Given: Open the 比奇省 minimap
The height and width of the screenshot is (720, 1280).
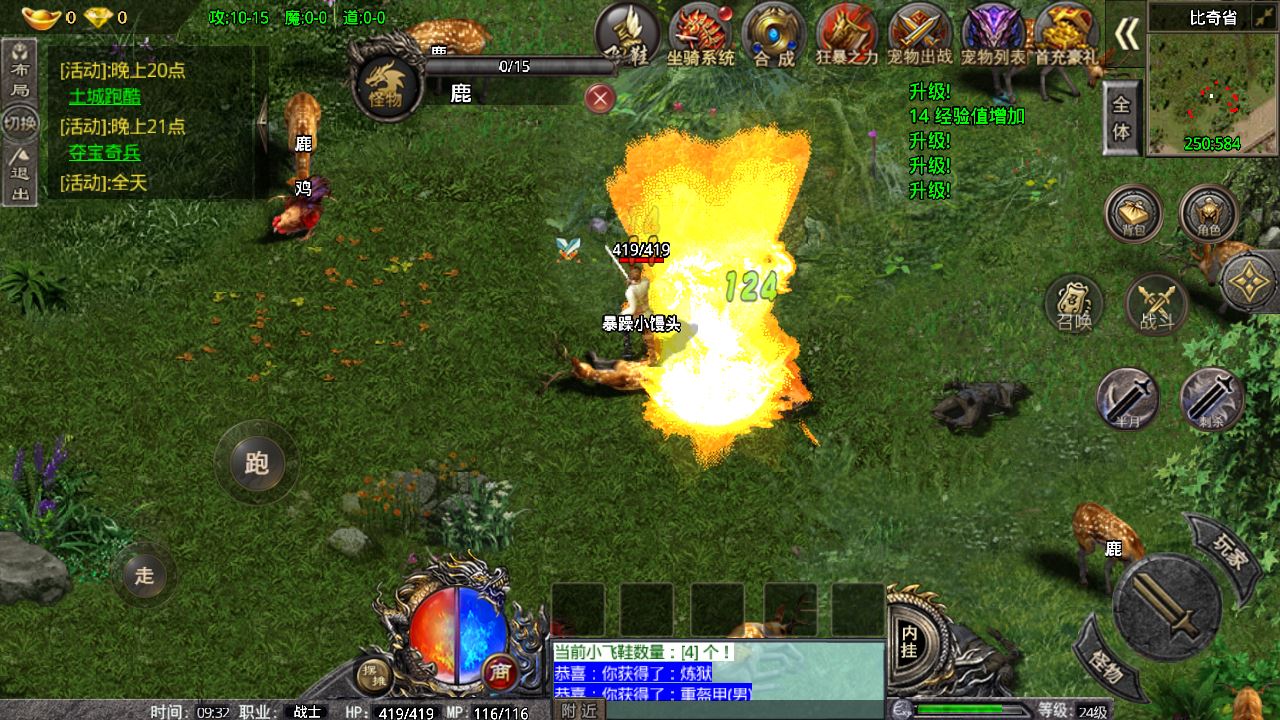Looking at the screenshot, I should pyautogui.click(x=1212, y=91).
